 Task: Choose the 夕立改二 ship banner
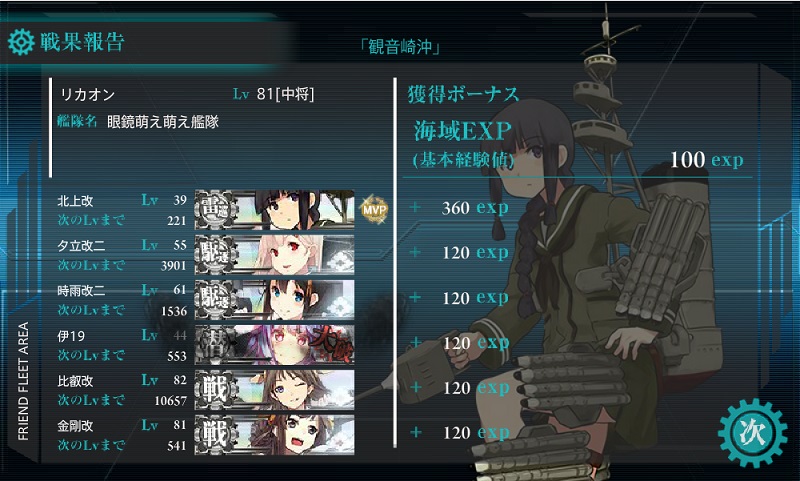point(275,252)
